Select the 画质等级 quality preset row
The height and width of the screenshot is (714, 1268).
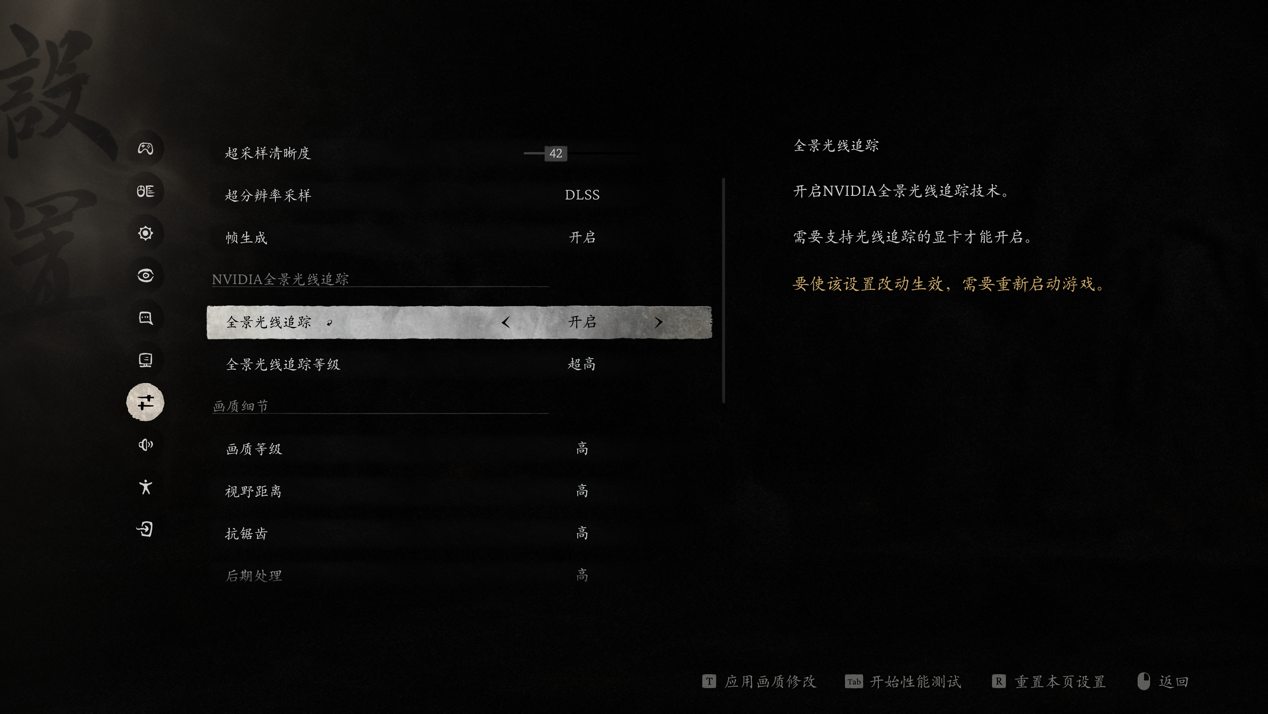tap(458, 449)
